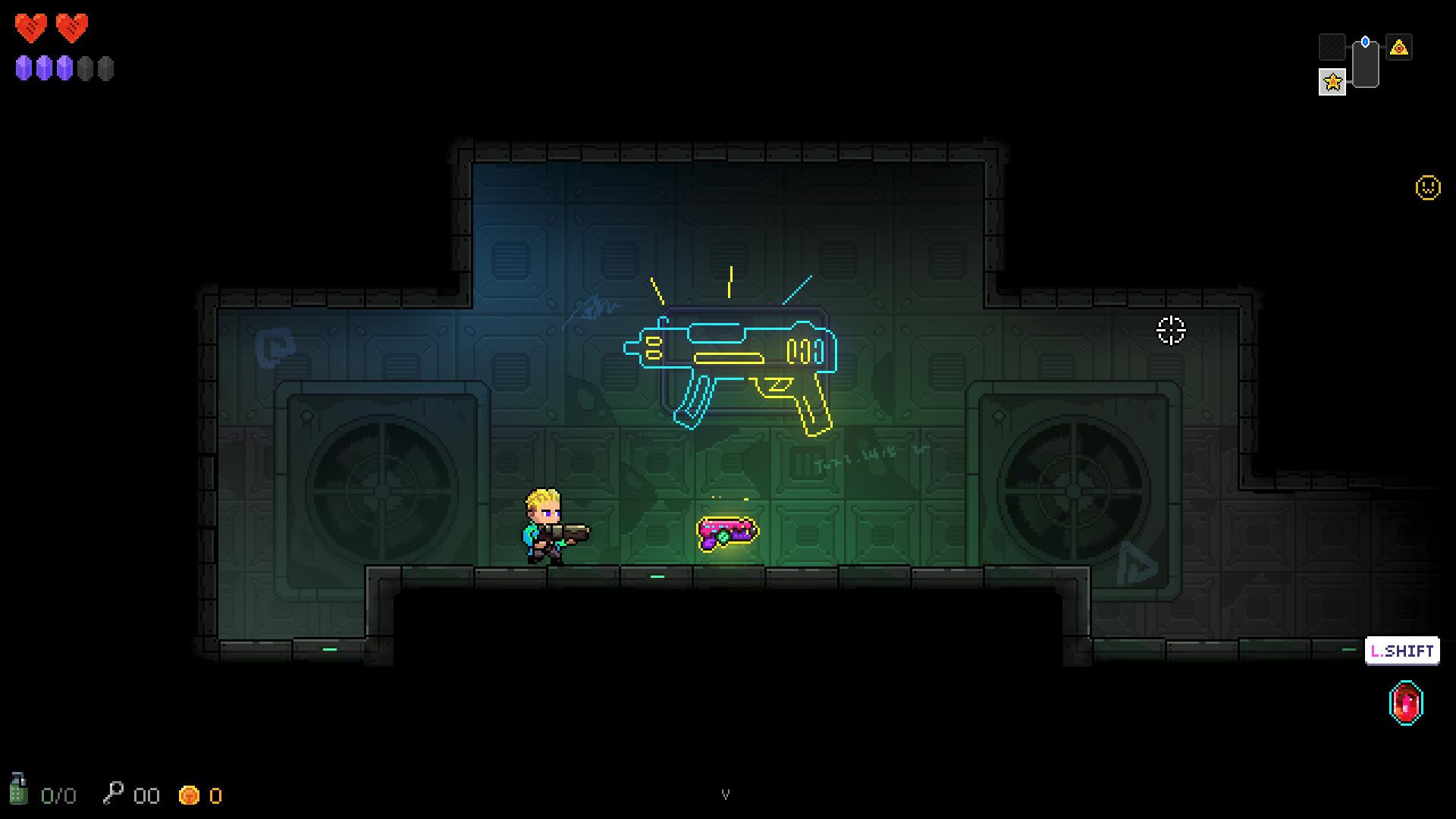Click the crosshair aiming reticle
Image resolution: width=1456 pixels, height=819 pixels.
[1171, 330]
